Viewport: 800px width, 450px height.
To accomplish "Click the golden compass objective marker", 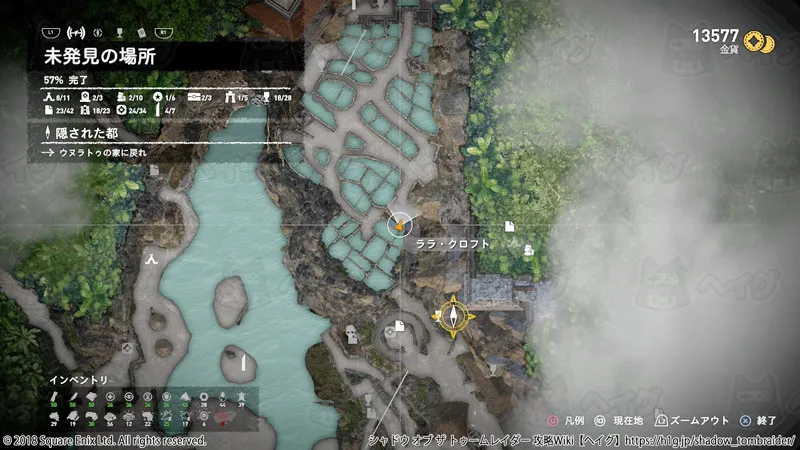I will [453, 316].
